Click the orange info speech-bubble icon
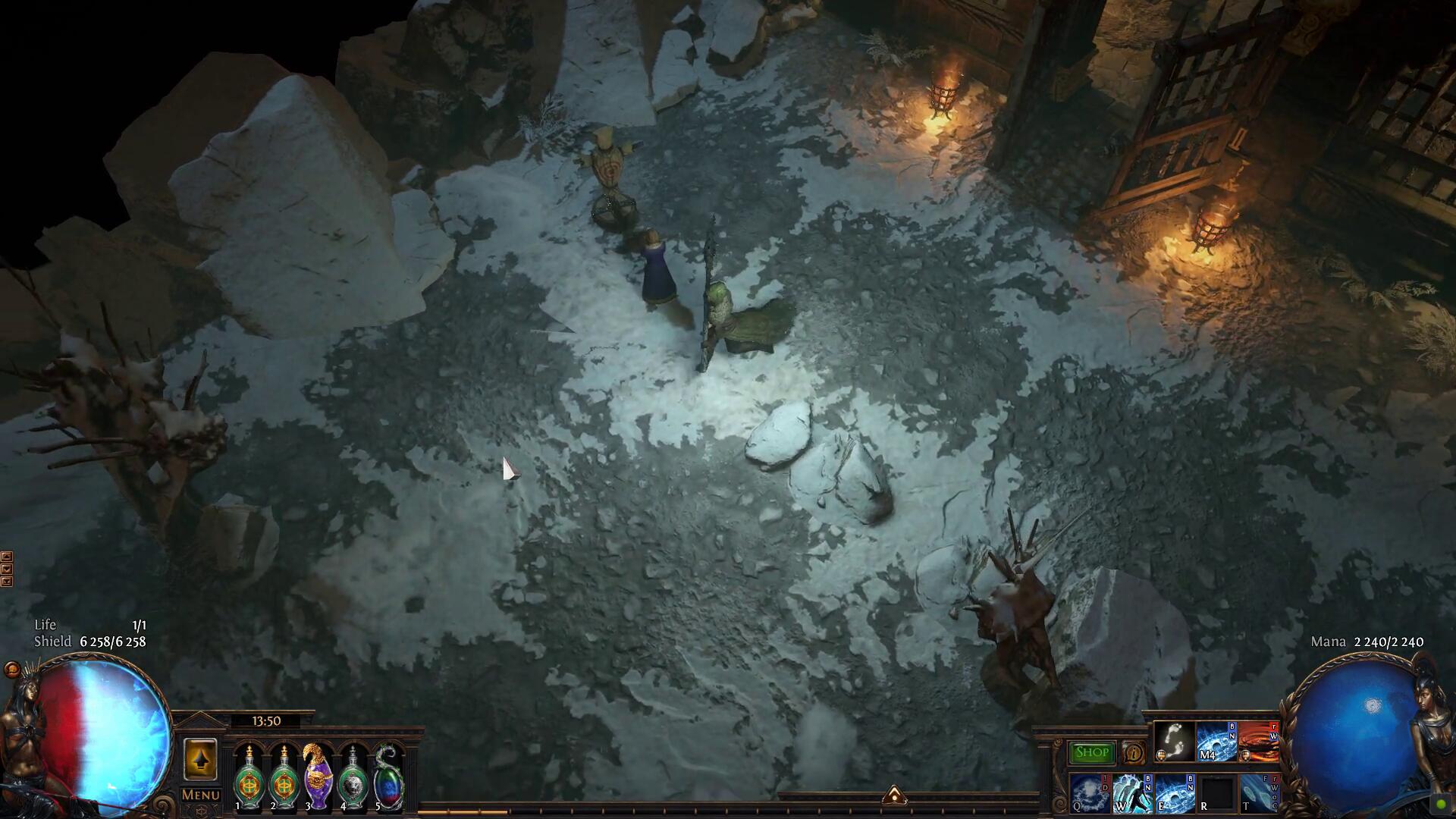The width and height of the screenshot is (1456, 819). point(1134,753)
